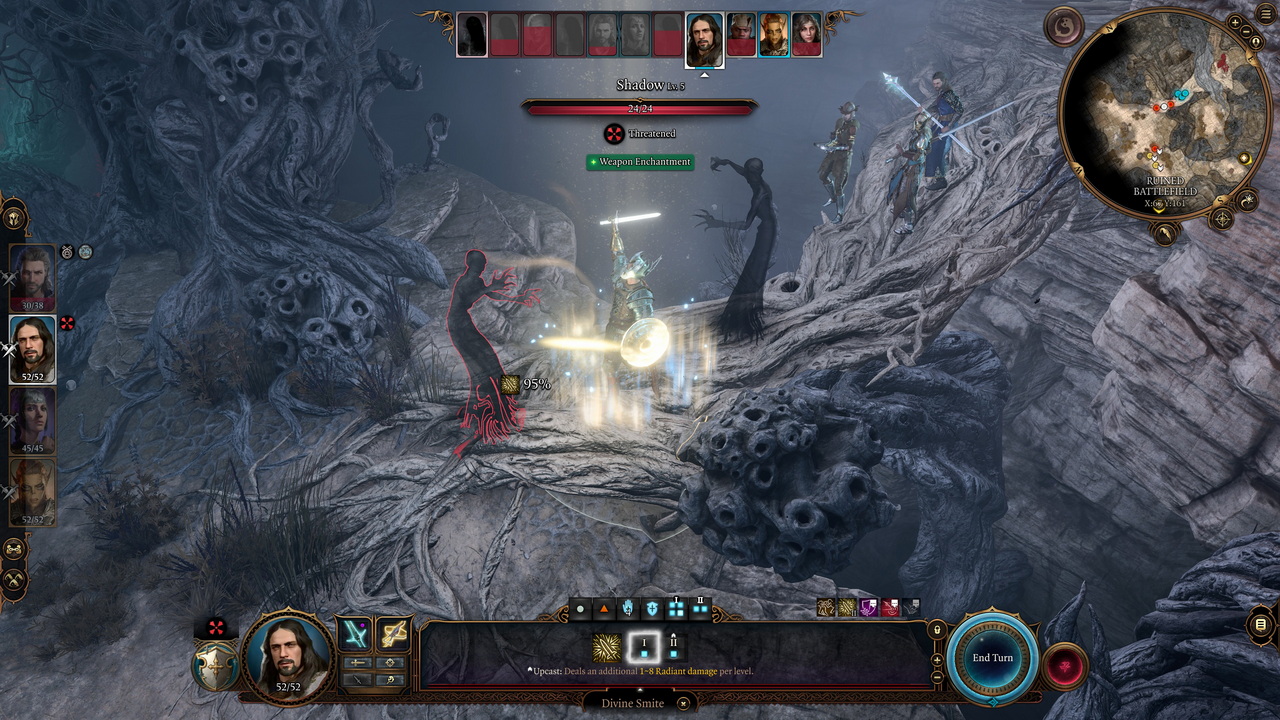Click the red button beside End Turn
This screenshot has width=1280, height=720.
[x=1064, y=665]
